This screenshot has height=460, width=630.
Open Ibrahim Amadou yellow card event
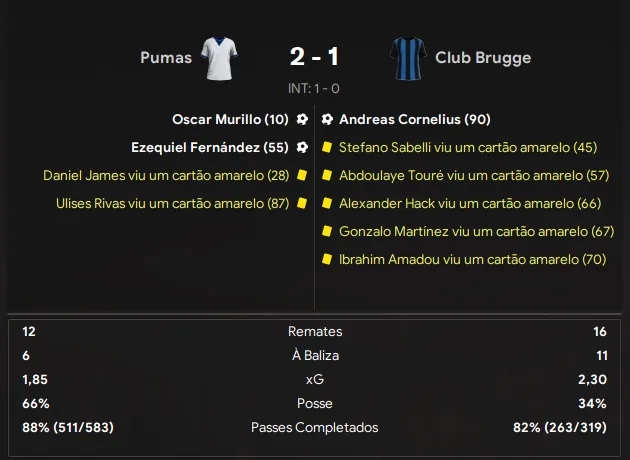472,259
